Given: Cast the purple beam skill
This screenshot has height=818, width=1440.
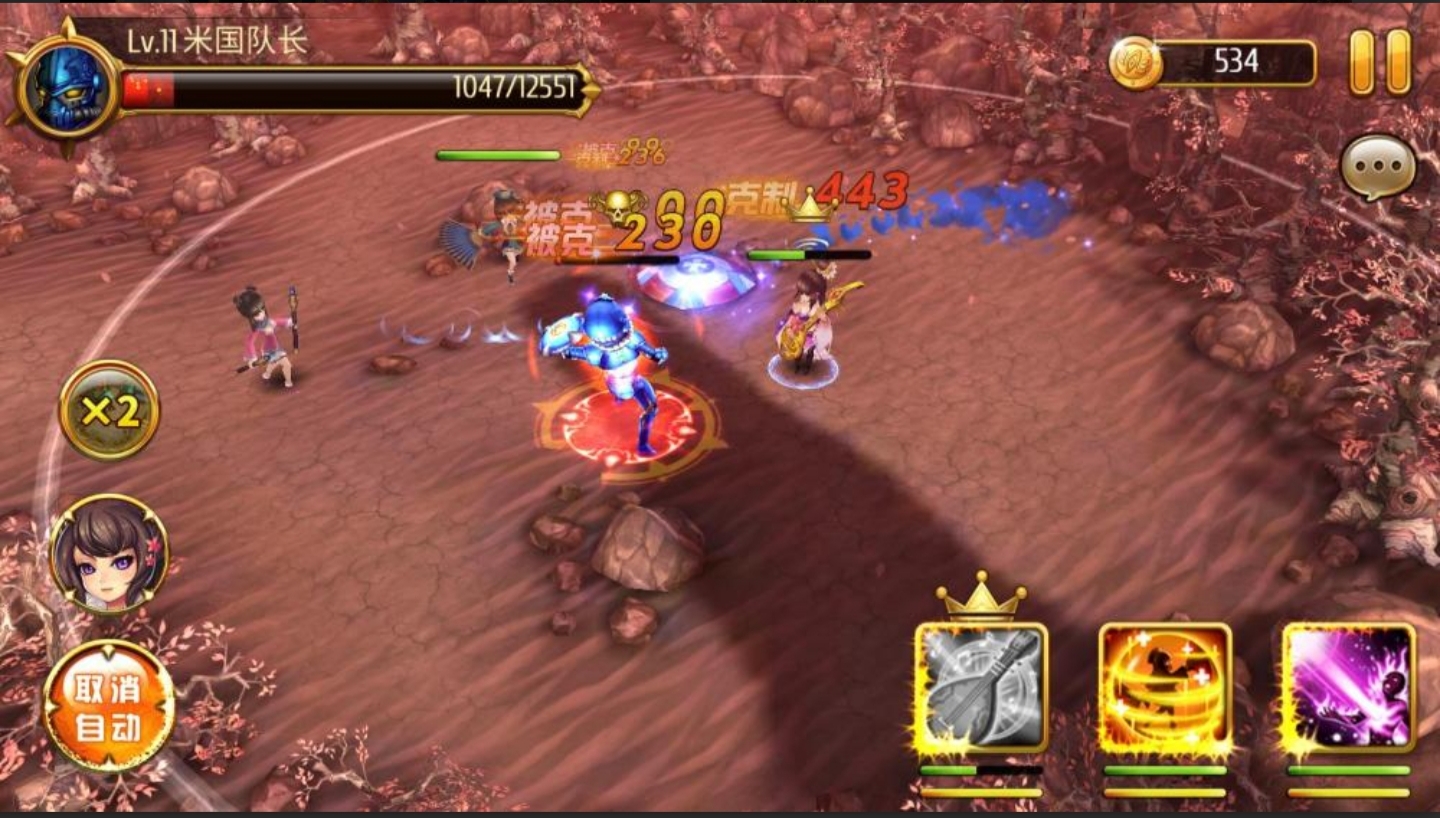Looking at the screenshot, I should coord(1349,689).
